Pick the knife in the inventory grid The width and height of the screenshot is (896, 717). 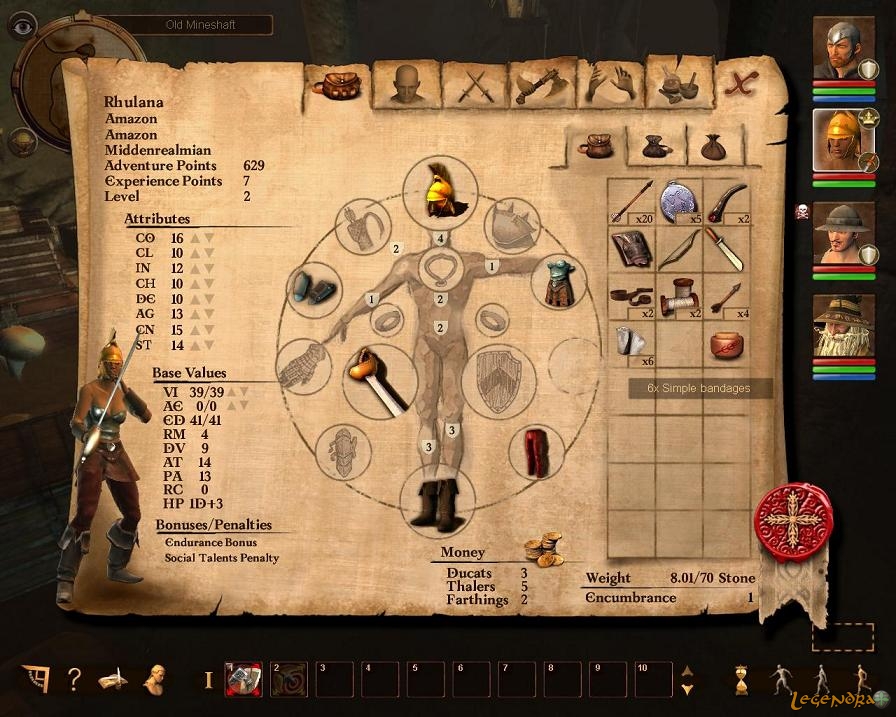coord(725,249)
